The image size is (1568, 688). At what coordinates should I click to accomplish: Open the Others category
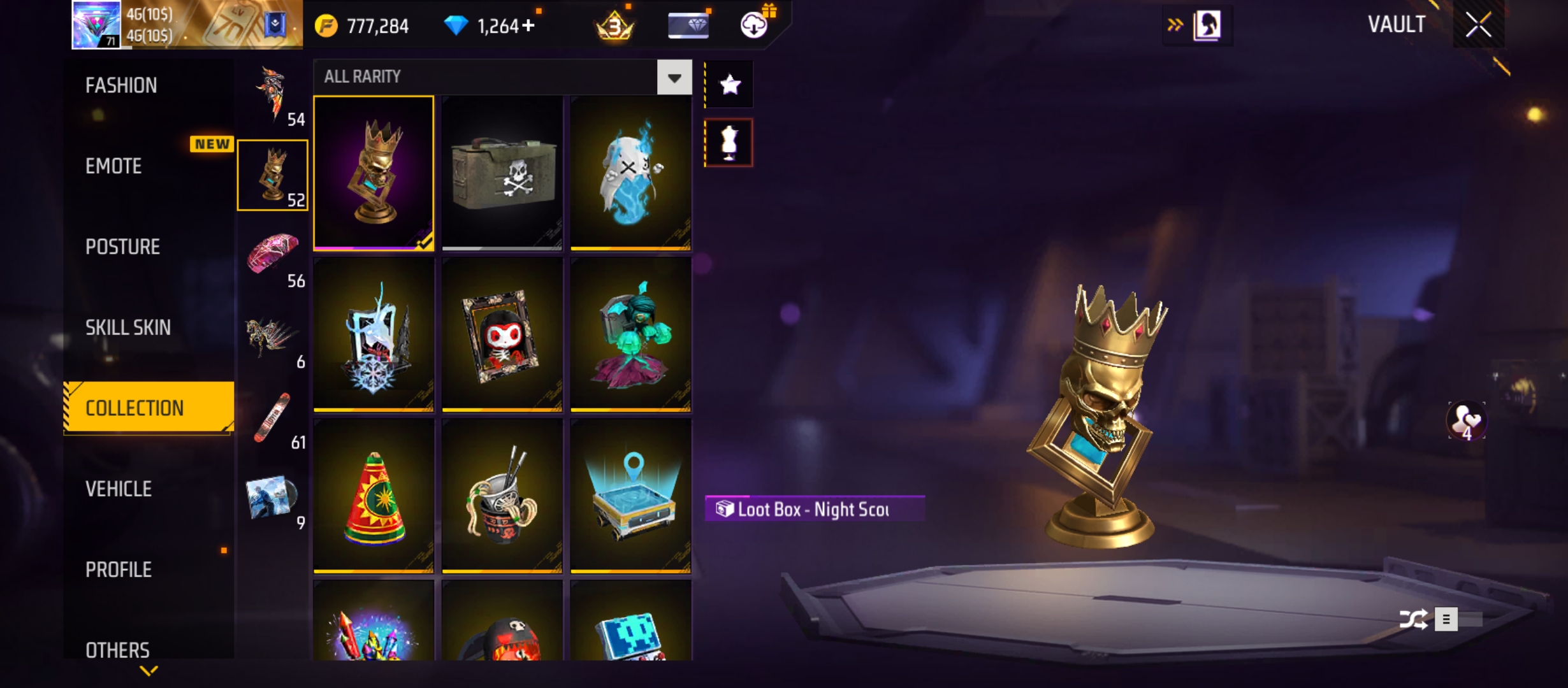click(x=118, y=650)
